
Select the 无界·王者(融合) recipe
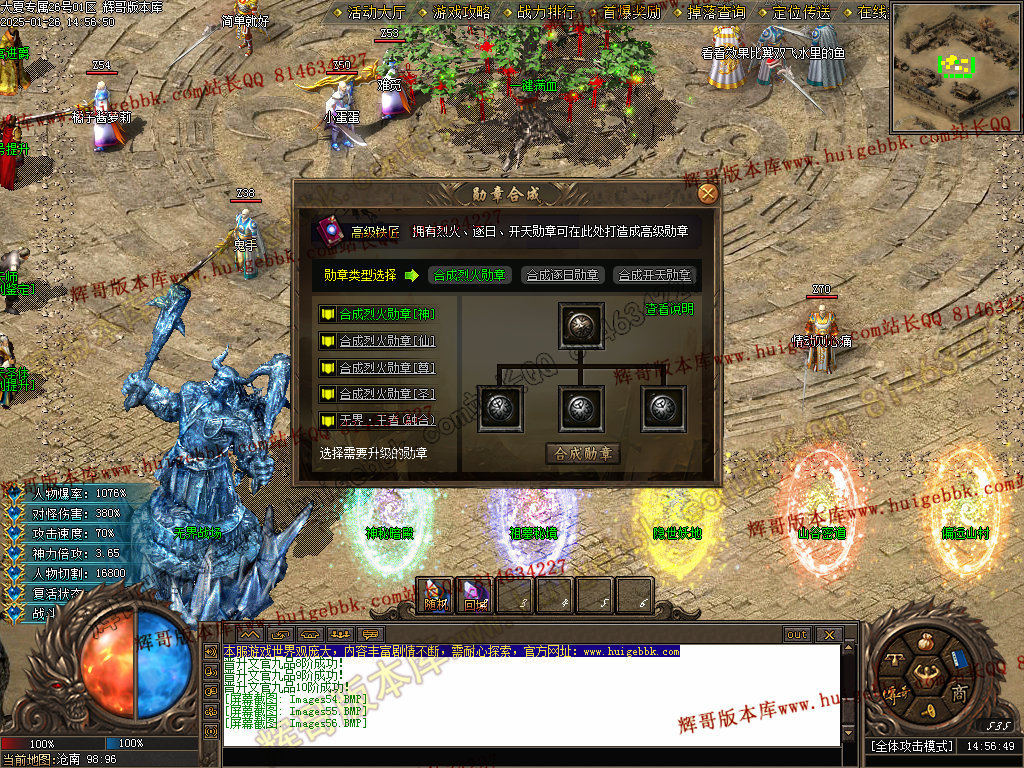click(x=386, y=420)
